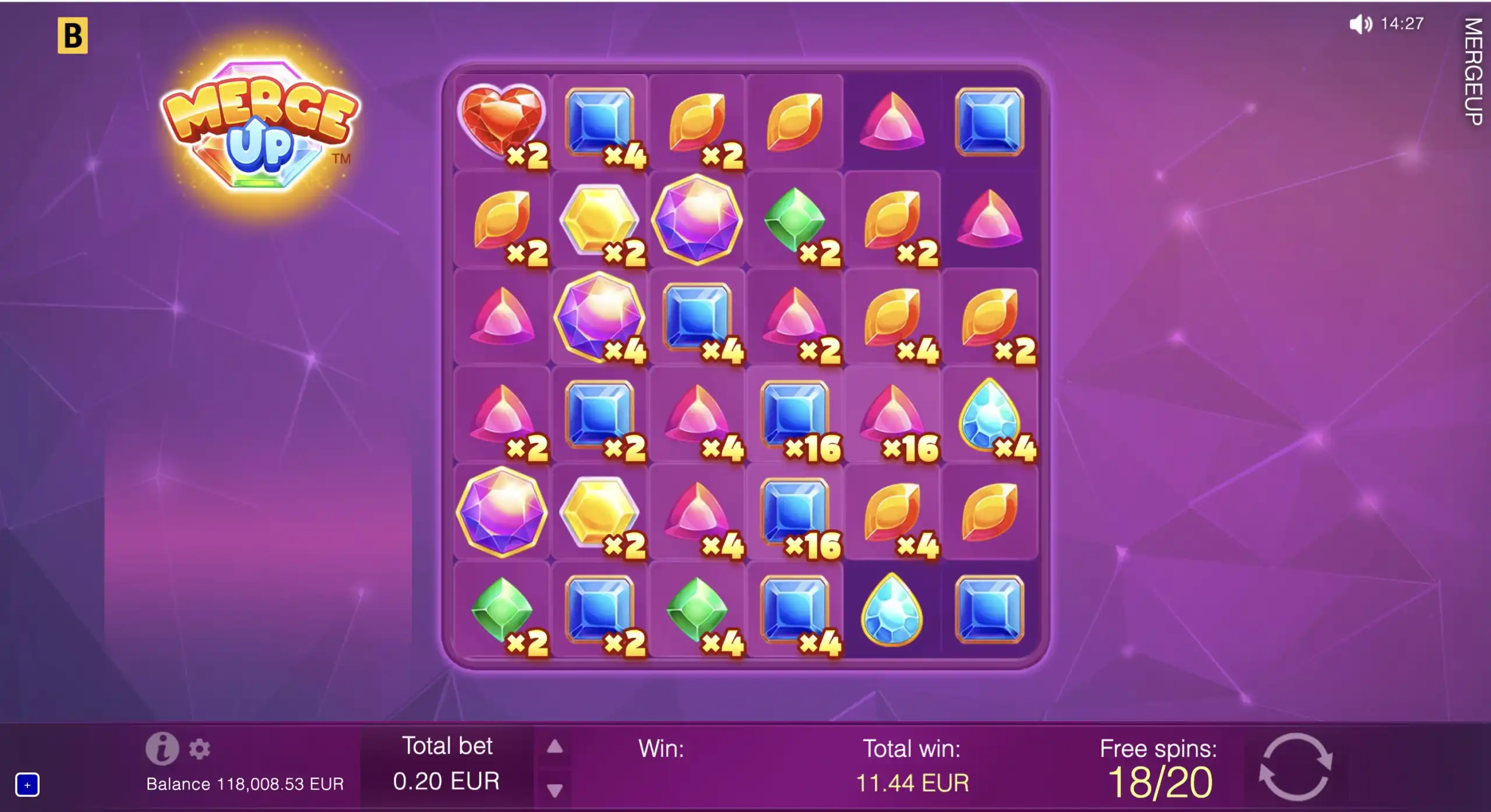Open the settings gear menu
Screen dimensions: 1491x812
[x=199, y=749]
